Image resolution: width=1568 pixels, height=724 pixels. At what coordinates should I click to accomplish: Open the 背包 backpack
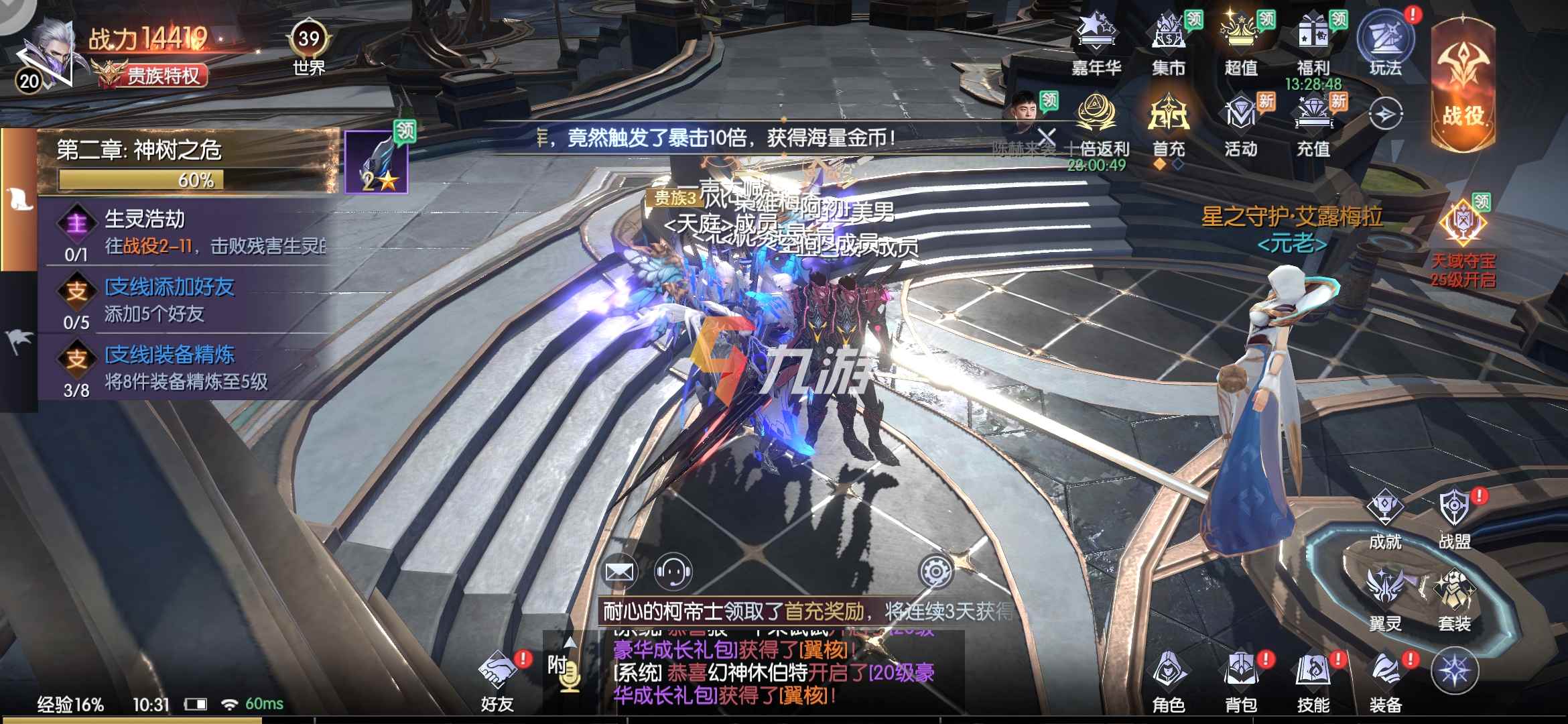(x=1241, y=680)
